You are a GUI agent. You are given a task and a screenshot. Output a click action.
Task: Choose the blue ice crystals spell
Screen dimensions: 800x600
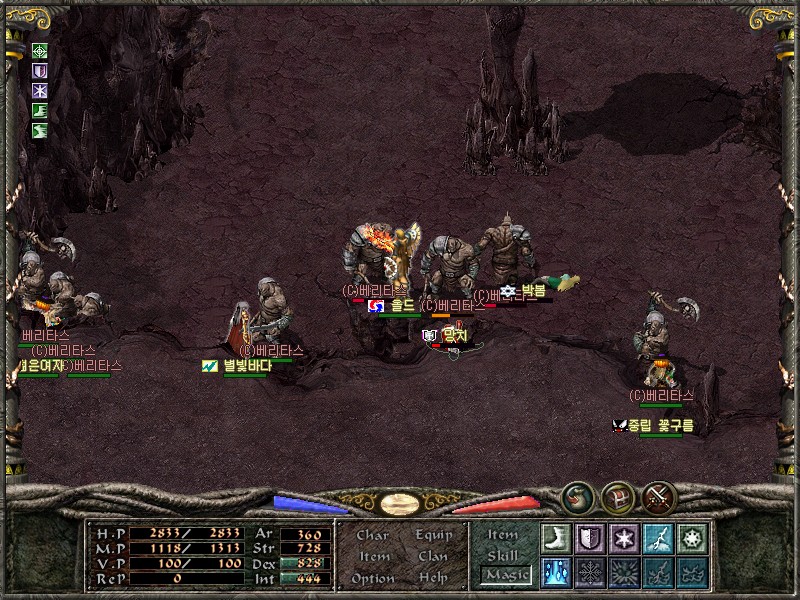click(x=555, y=572)
